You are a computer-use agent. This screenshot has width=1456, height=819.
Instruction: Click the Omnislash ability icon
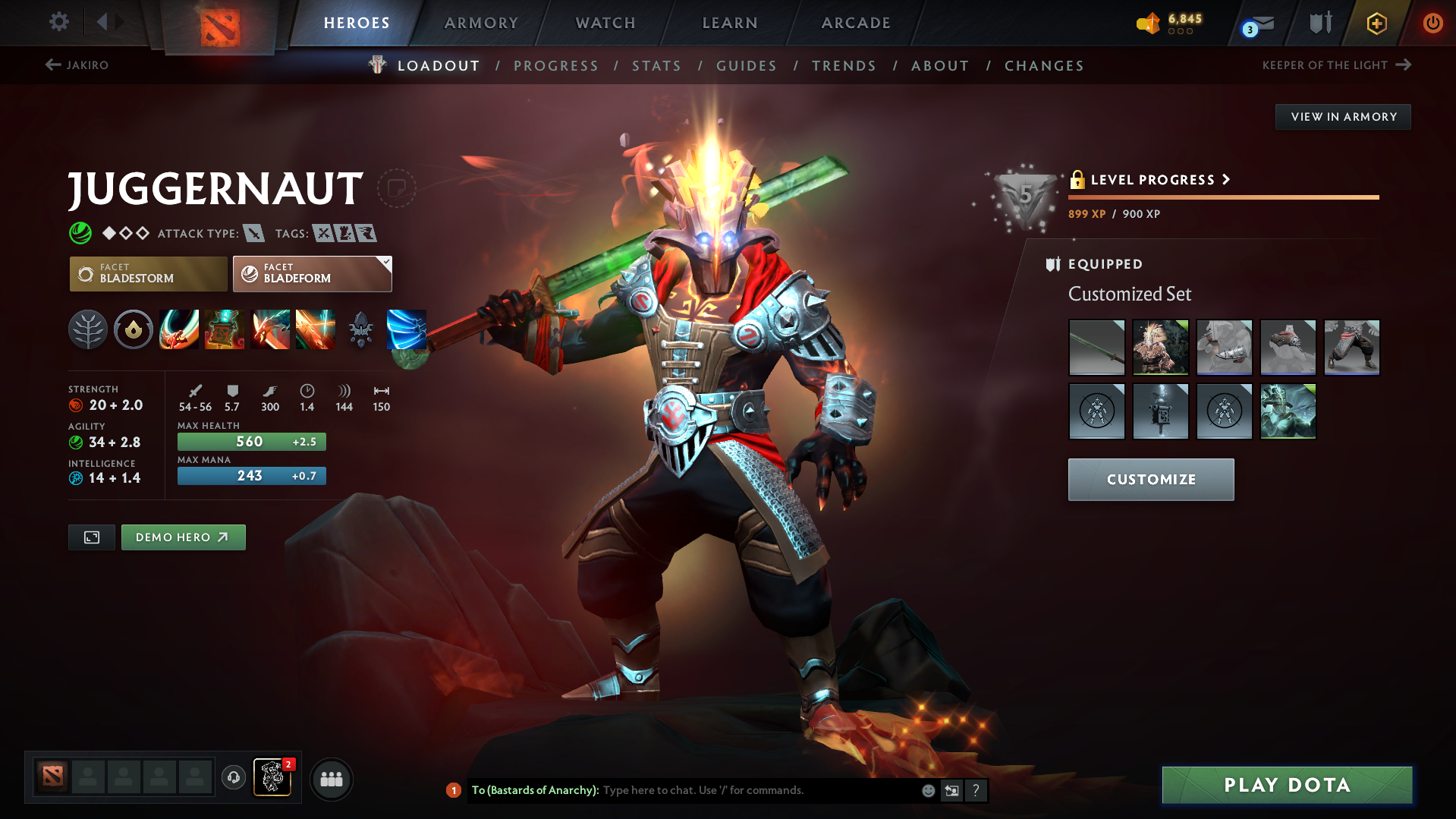click(315, 329)
